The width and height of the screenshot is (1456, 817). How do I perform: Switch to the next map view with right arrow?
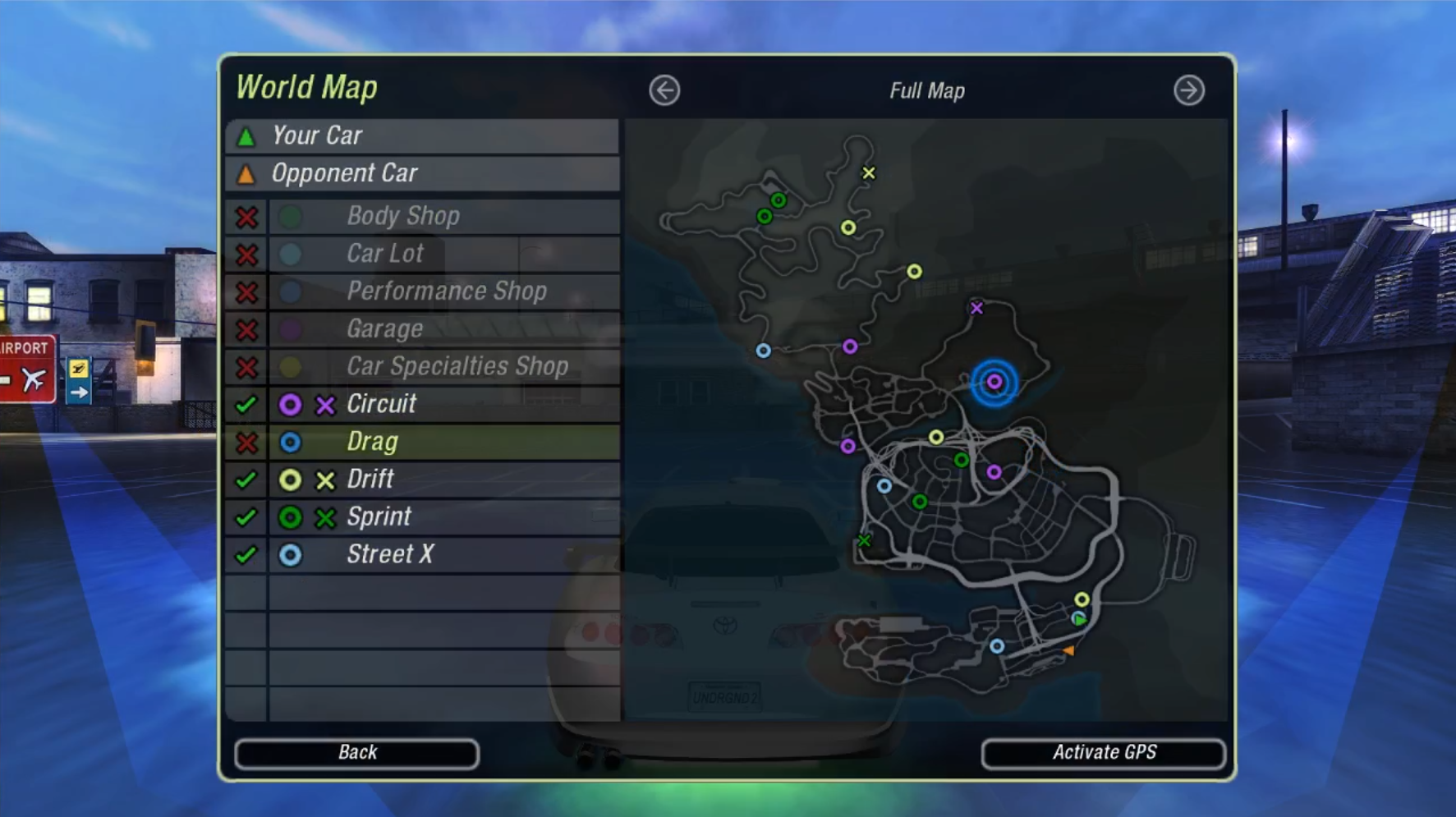click(x=1188, y=90)
